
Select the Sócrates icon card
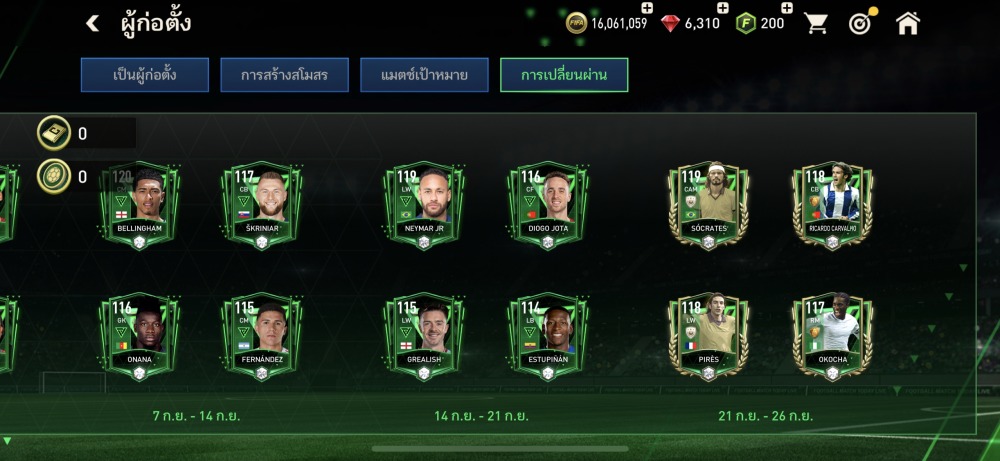point(708,204)
